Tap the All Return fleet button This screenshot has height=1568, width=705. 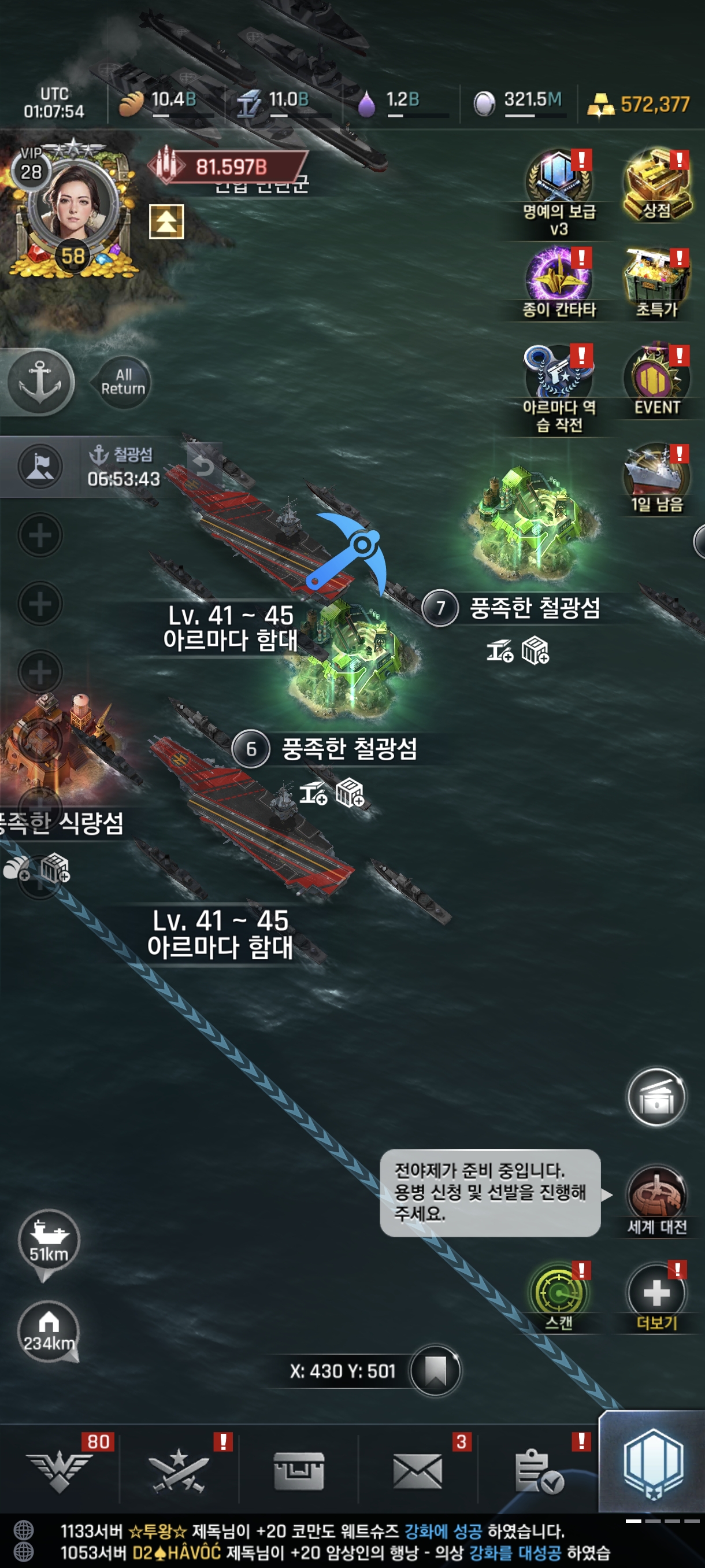(x=123, y=382)
